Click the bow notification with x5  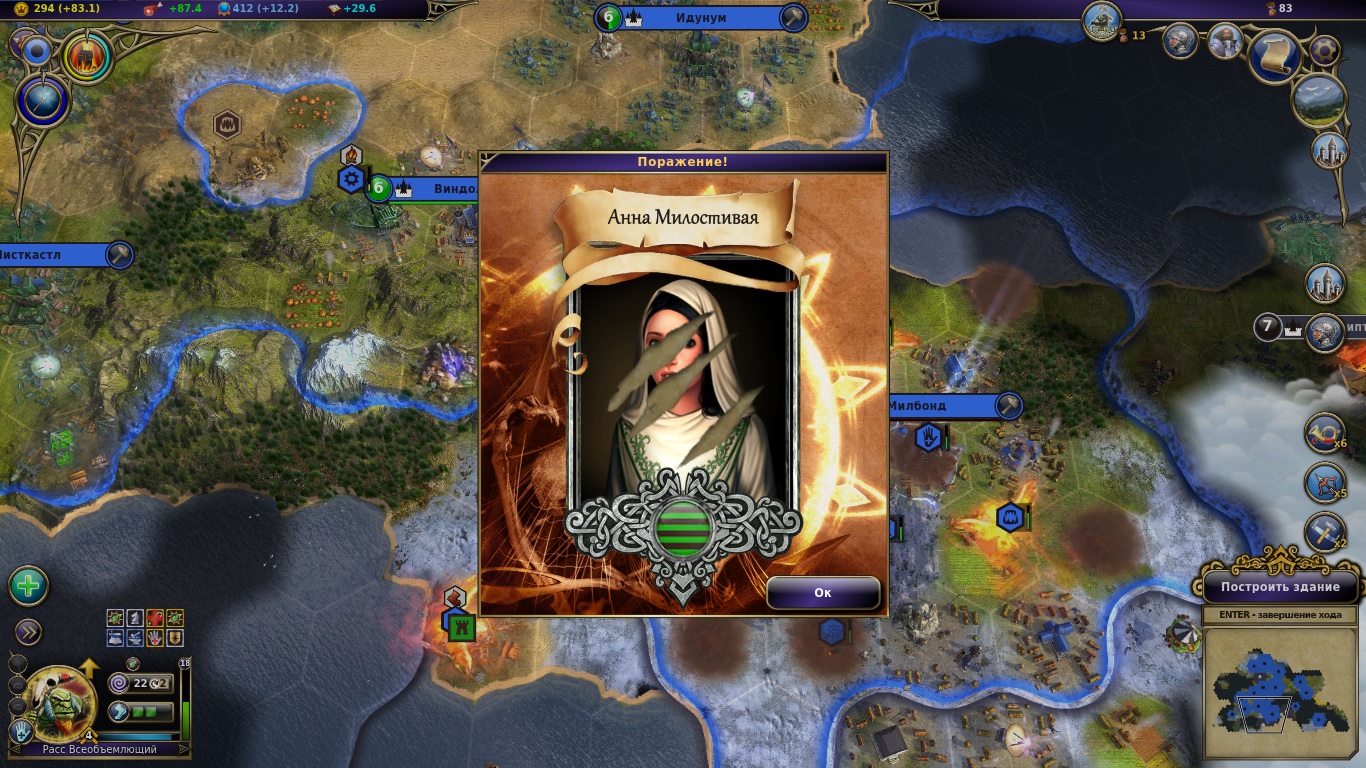[x=1324, y=483]
